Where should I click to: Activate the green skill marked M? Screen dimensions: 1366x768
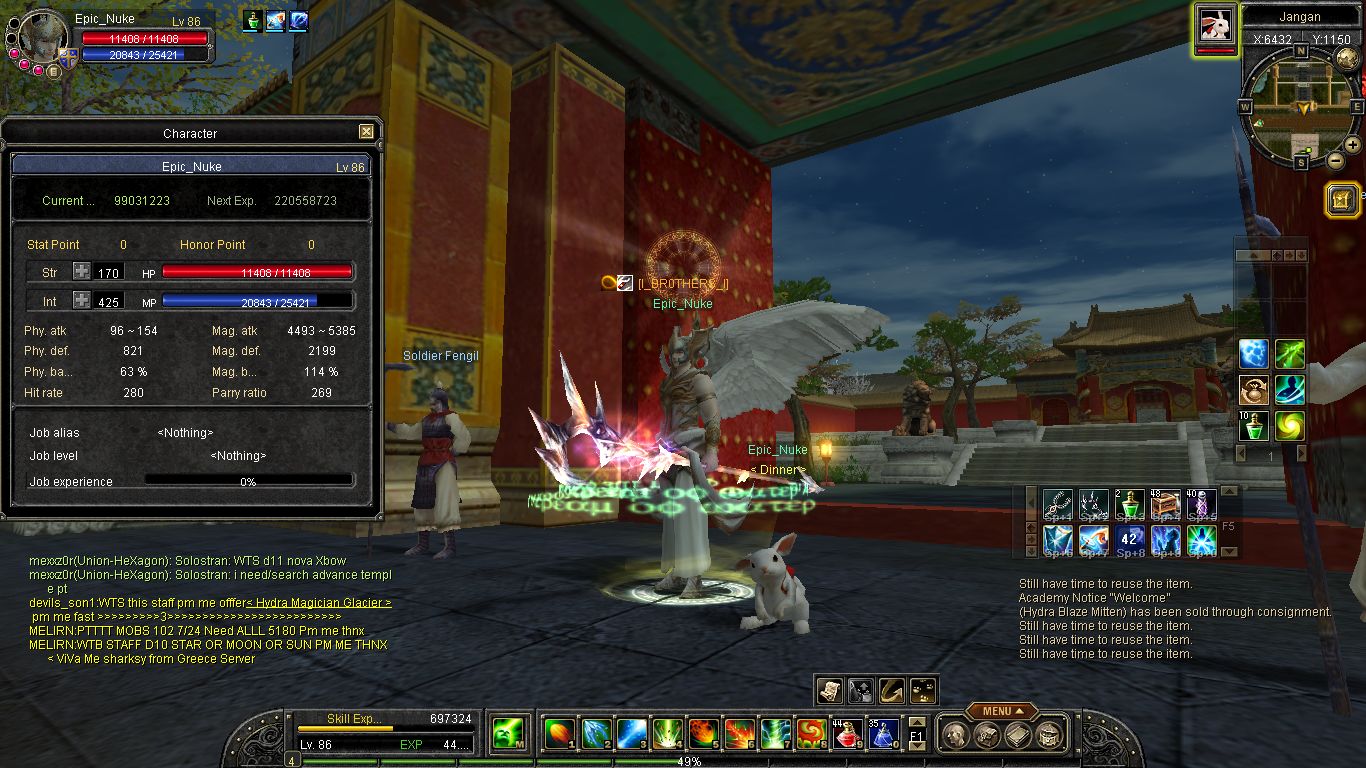(x=509, y=735)
